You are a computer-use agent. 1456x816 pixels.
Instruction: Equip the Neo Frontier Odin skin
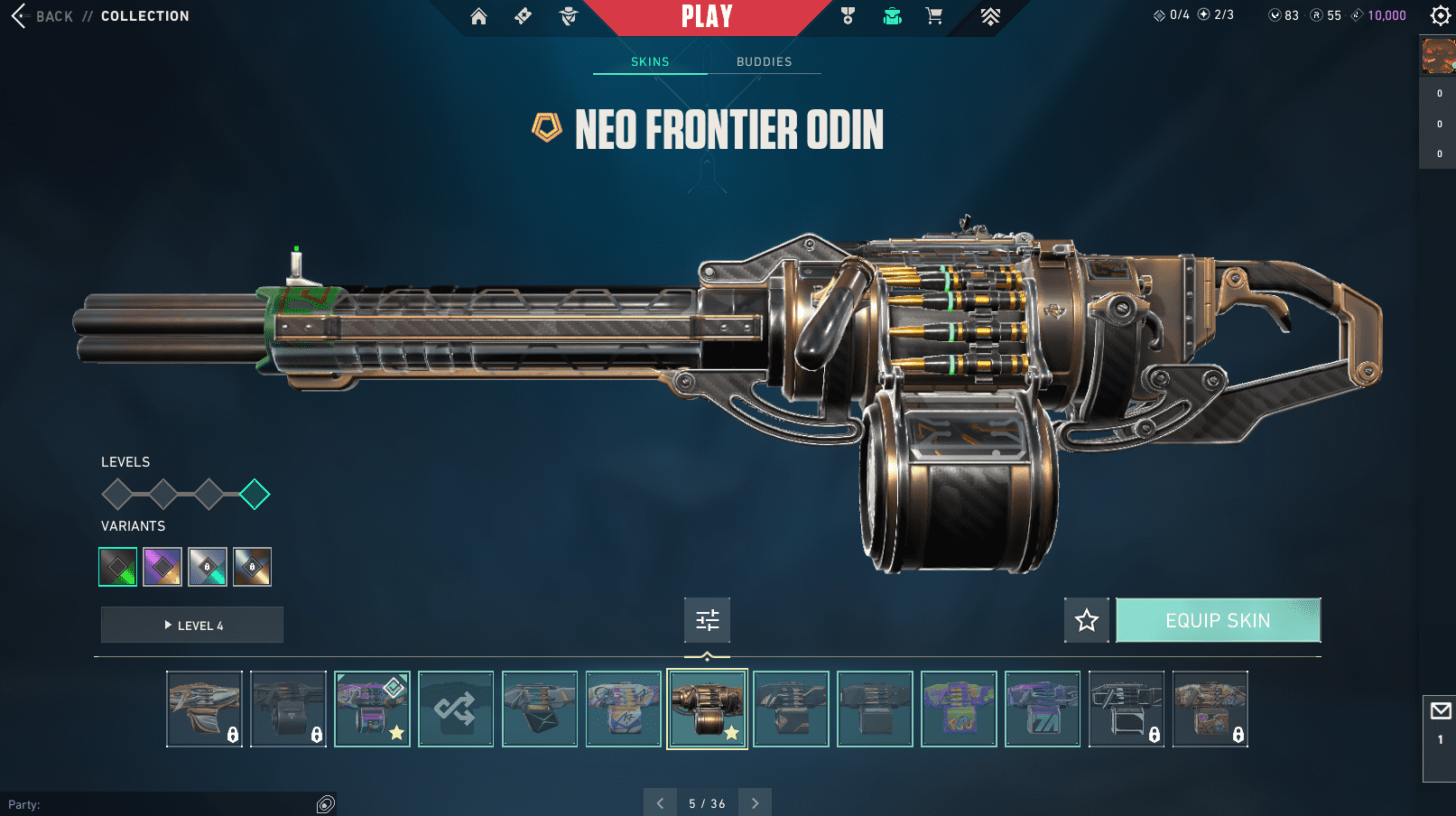(1218, 620)
